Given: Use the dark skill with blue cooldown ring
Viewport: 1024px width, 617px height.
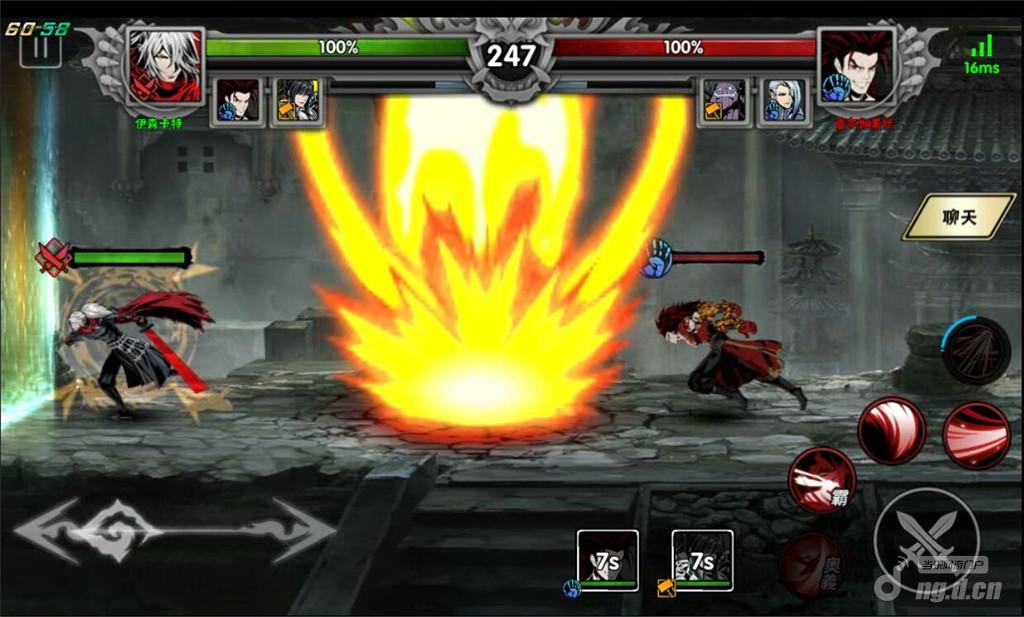Looking at the screenshot, I should (x=976, y=350).
